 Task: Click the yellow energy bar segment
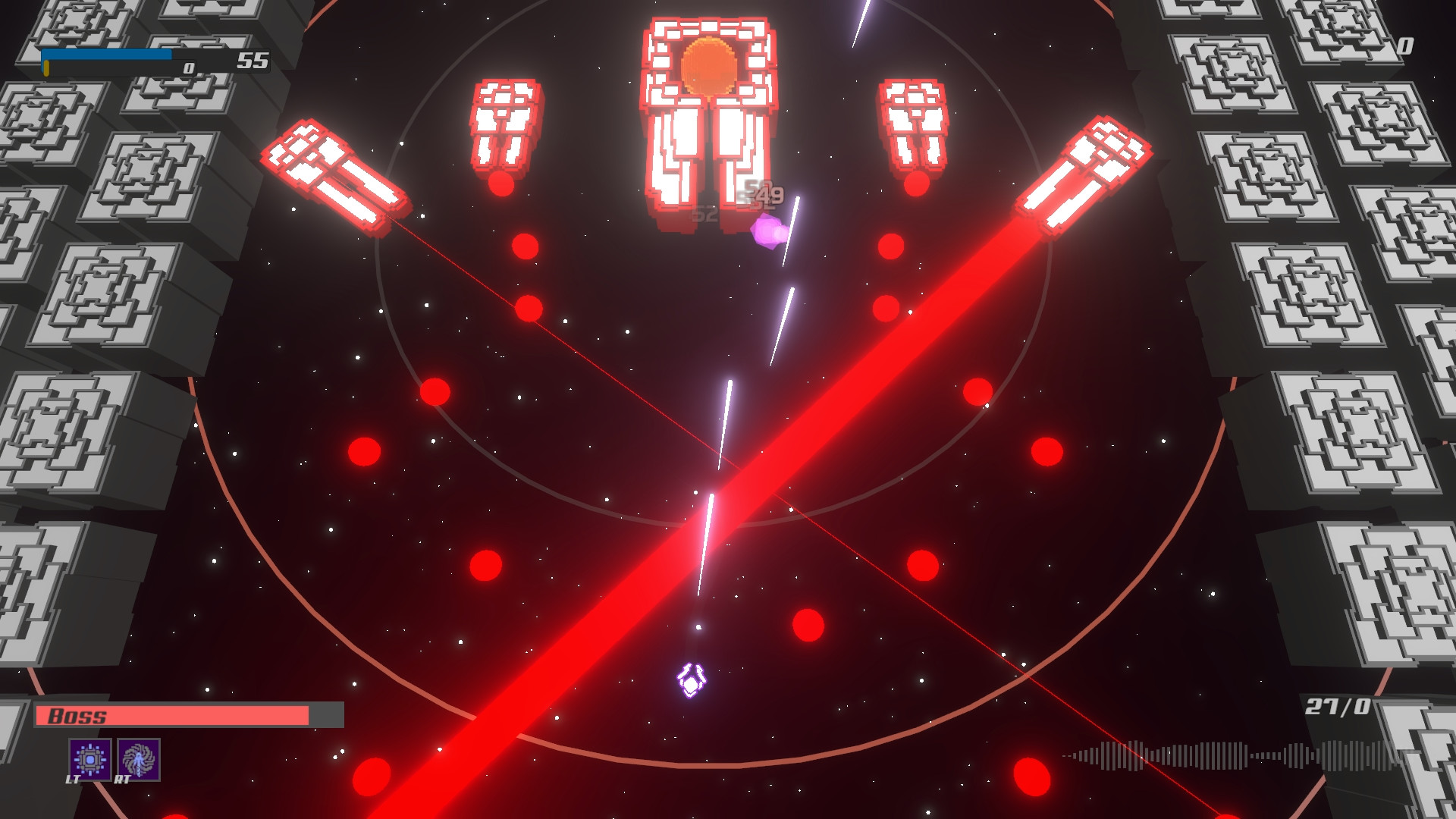(x=45, y=69)
